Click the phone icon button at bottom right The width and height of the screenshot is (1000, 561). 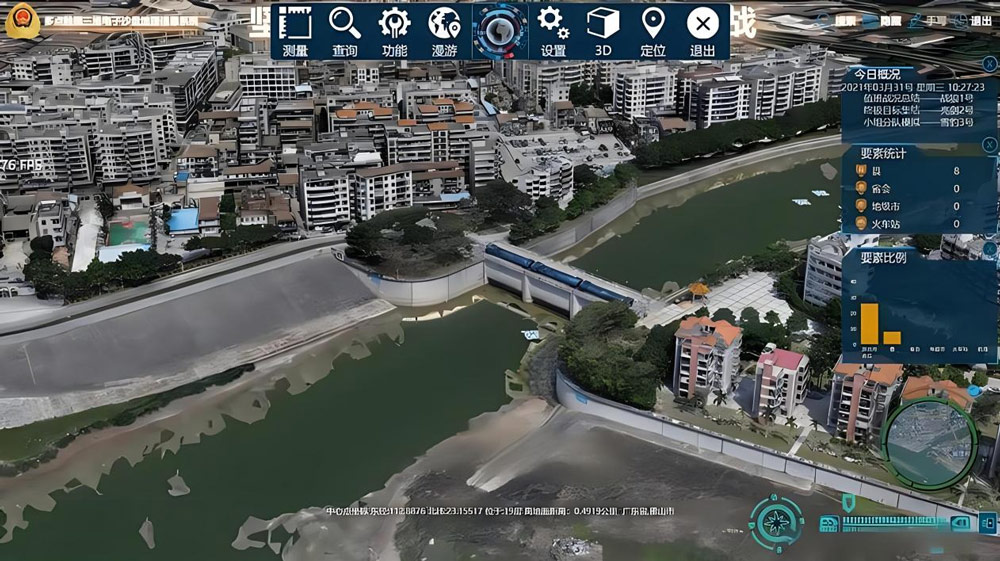click(988, 522)
